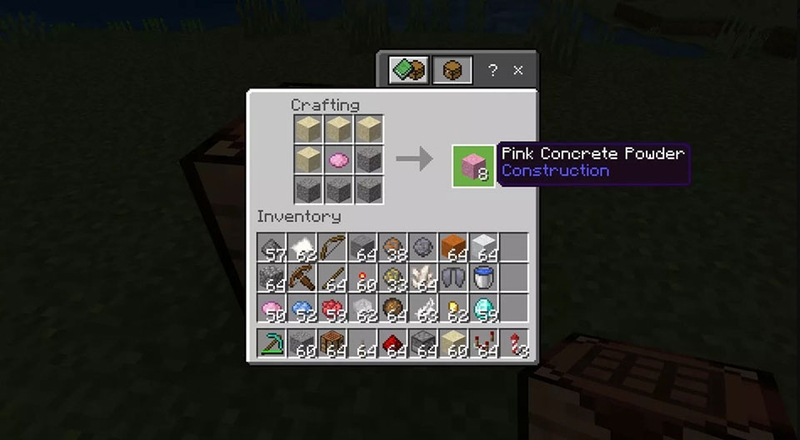Select the wooden pickaxe in the inventory
The width and height of the screenshot is (800, 440).
300,277
